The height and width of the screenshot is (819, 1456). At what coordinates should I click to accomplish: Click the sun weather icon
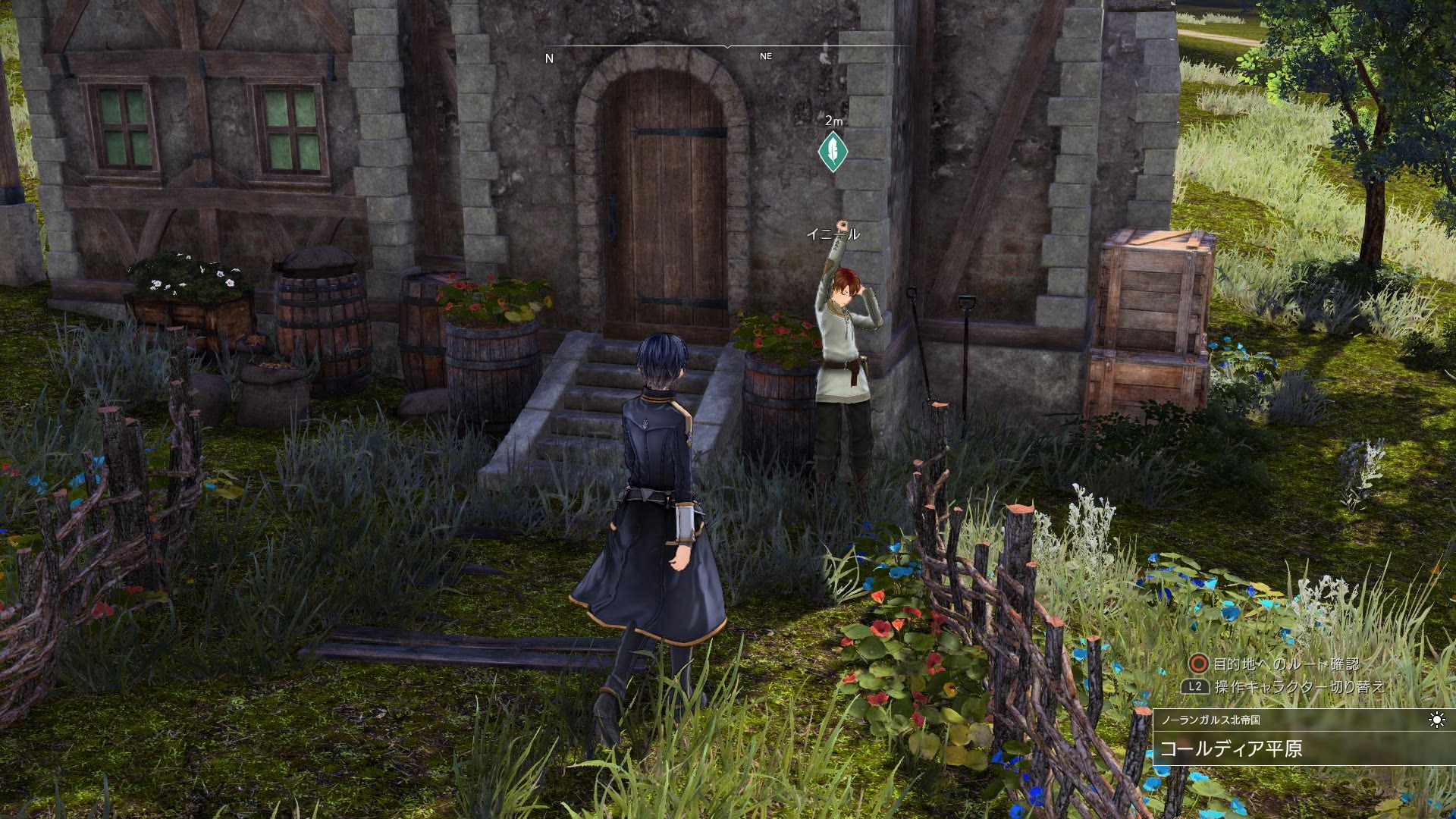coord(1436,720)
